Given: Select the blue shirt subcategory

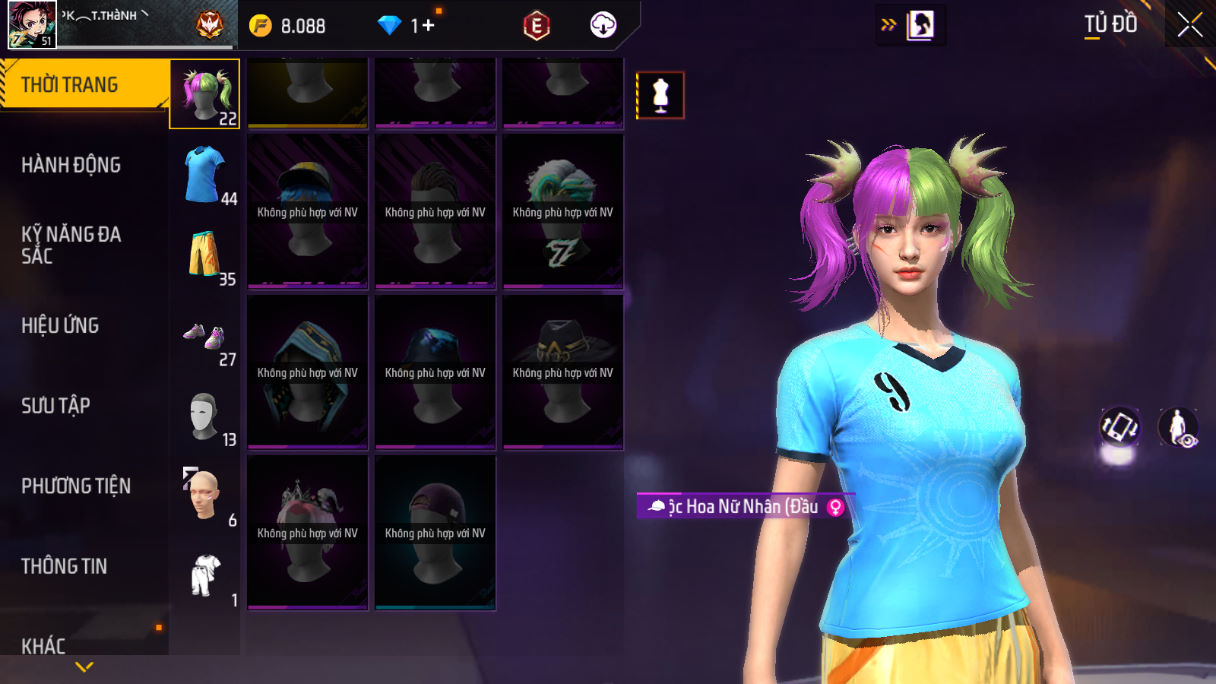Looking at the screenshot, I should 204,174.
